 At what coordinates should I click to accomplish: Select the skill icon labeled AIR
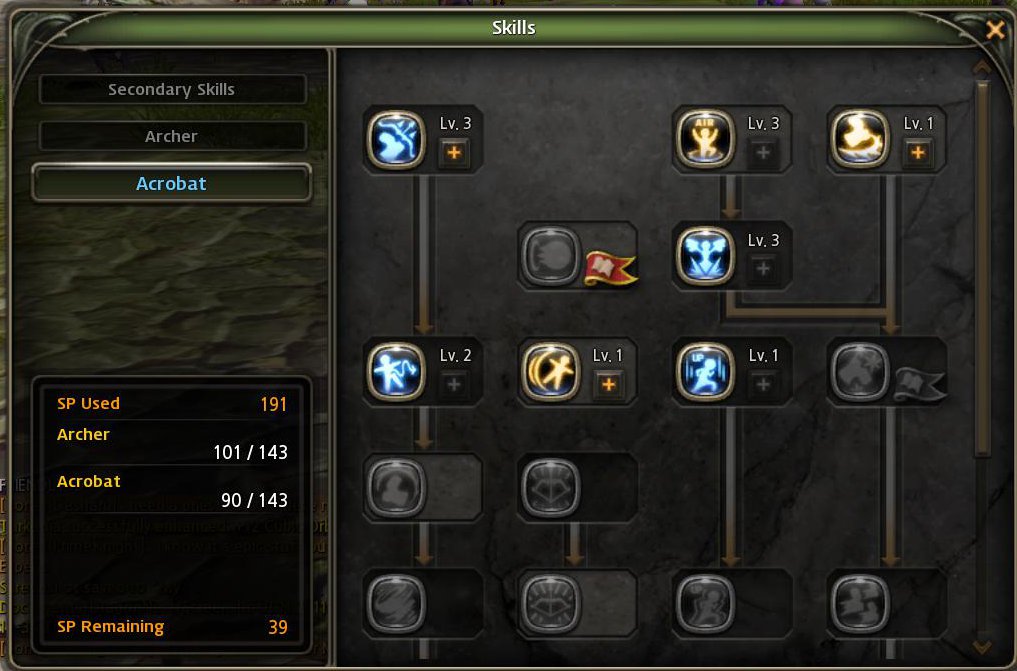pyautogui.click(x=705, y=139)
